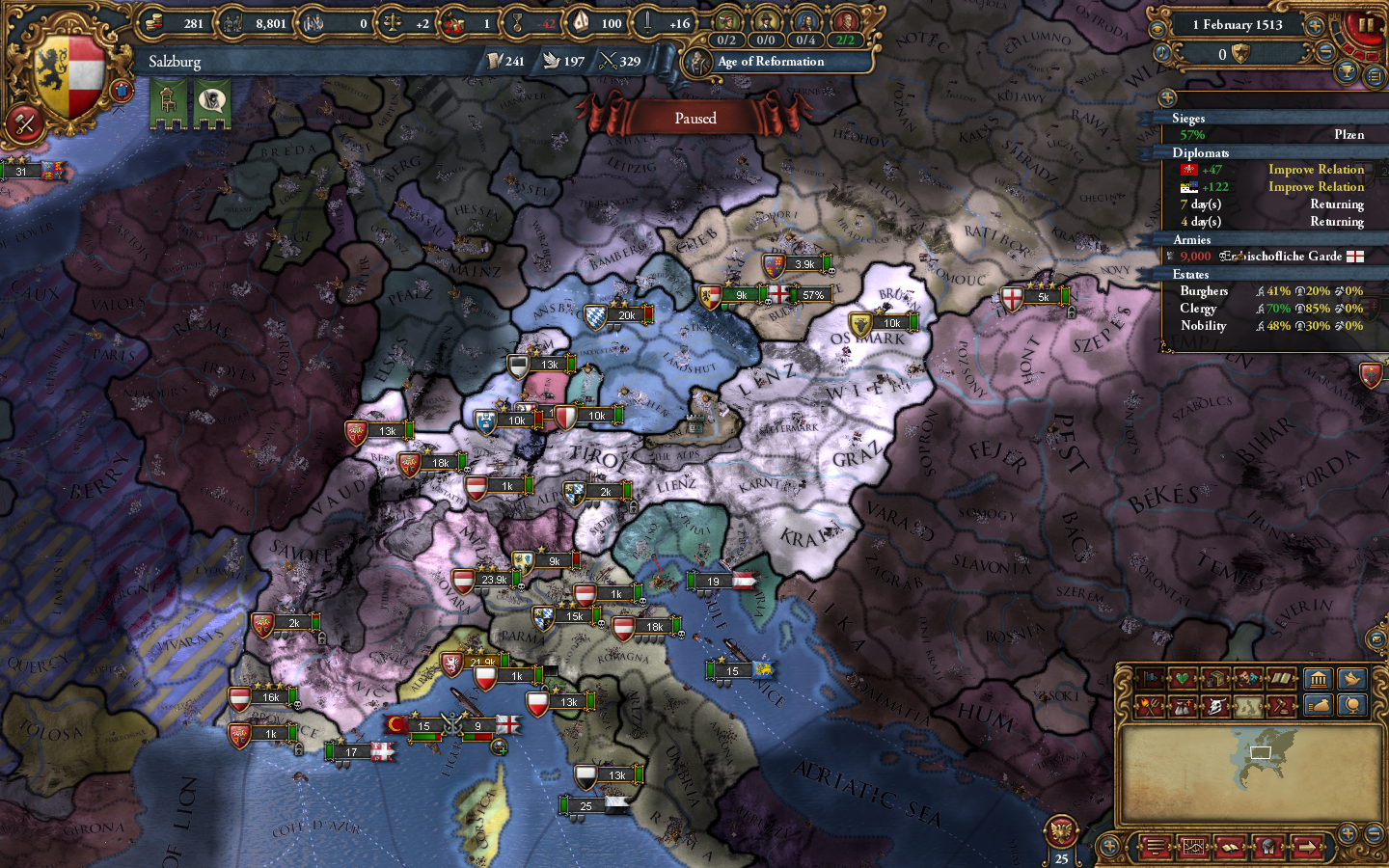Unpause the game with the pause button
The image size is (1389, 868).
click(x=1366, y=23)
